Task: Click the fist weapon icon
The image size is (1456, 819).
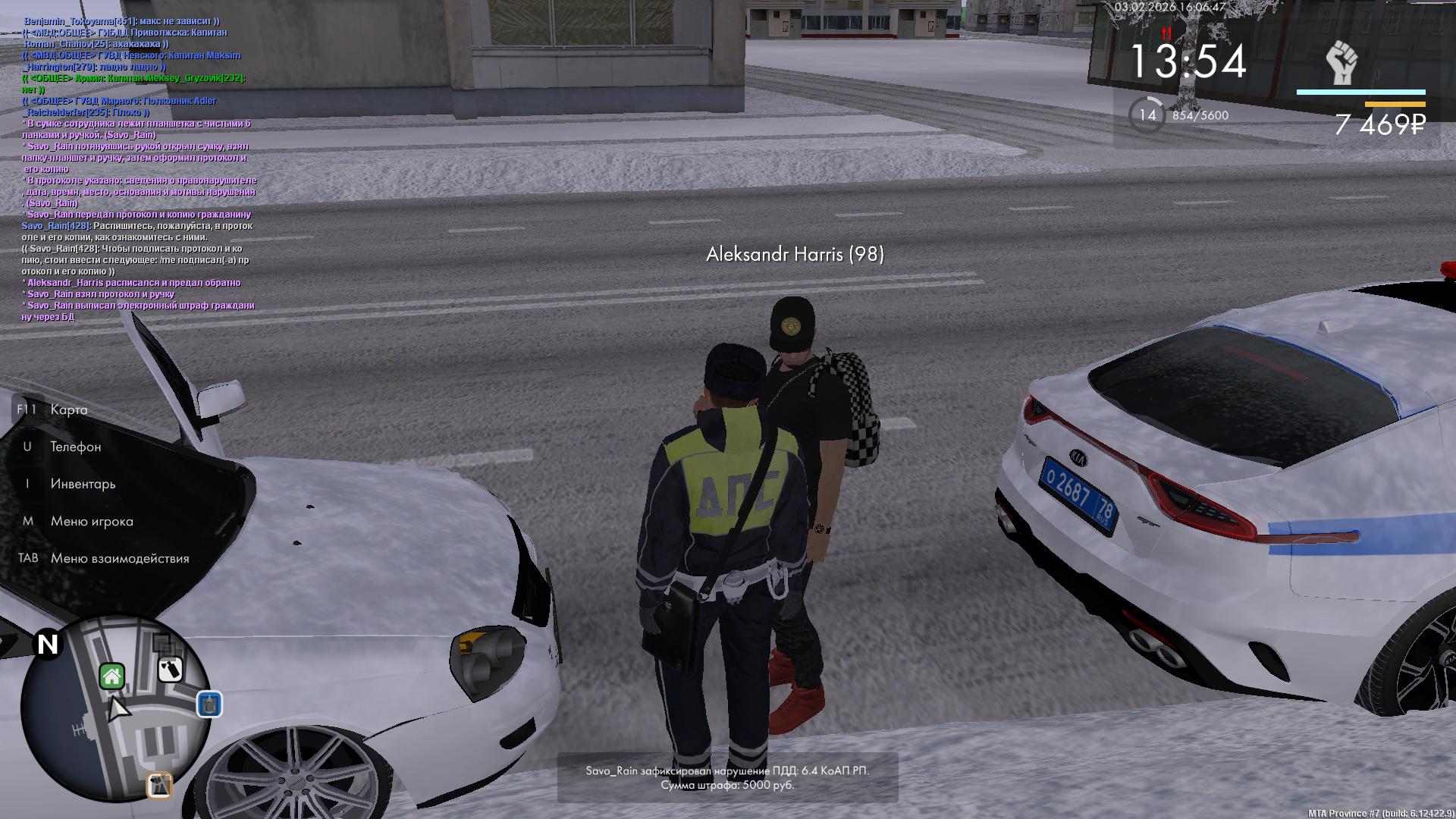Action: click(x=1341, y=63)
